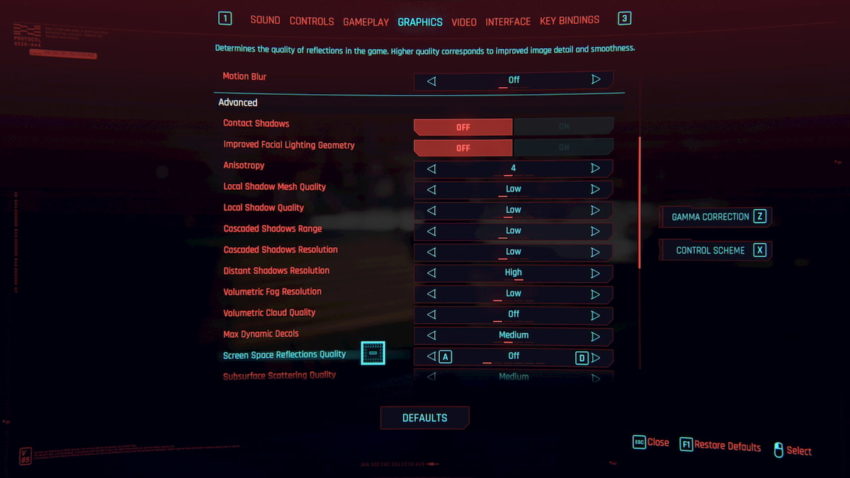Click Restore Defaults at the bottom
This screenshot has width=850, height=478.
click(x=720, y=446)
